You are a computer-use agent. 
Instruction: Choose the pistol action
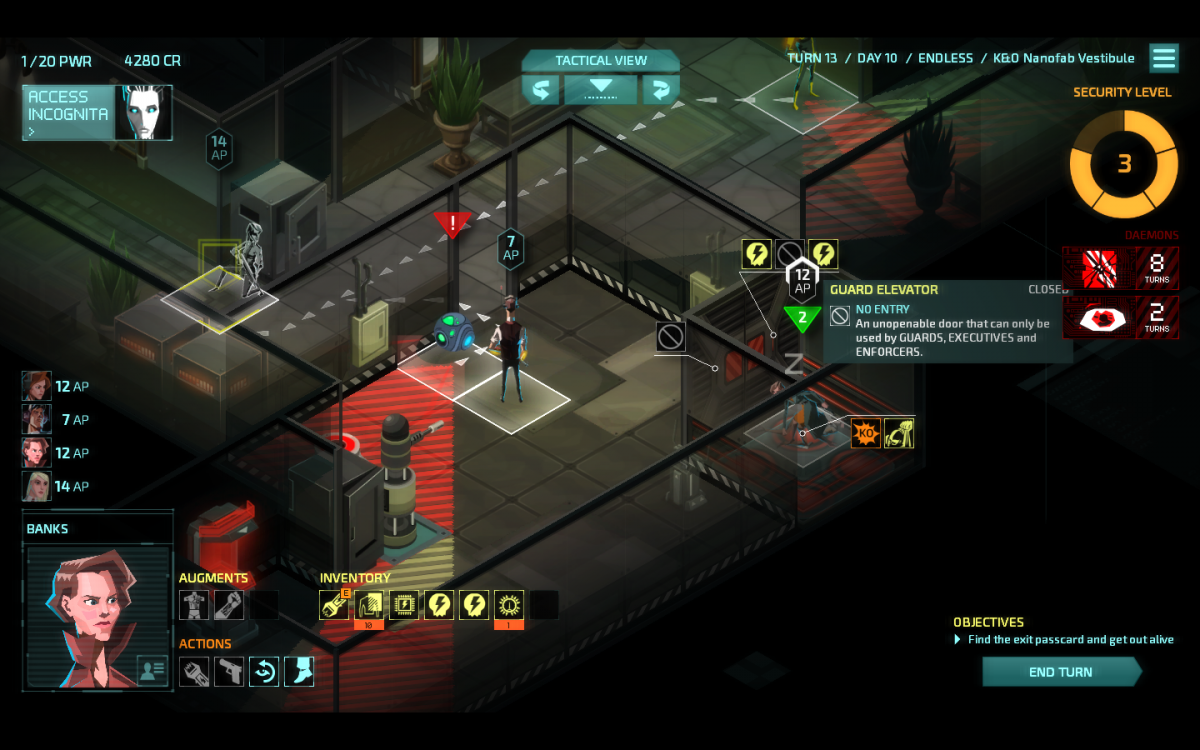[x=229, y=671]
